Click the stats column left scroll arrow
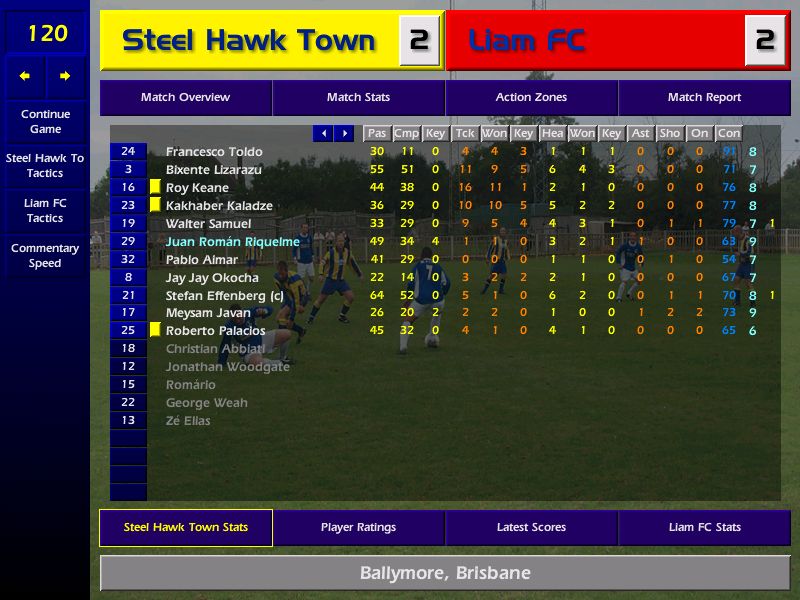 coord(323,133)
